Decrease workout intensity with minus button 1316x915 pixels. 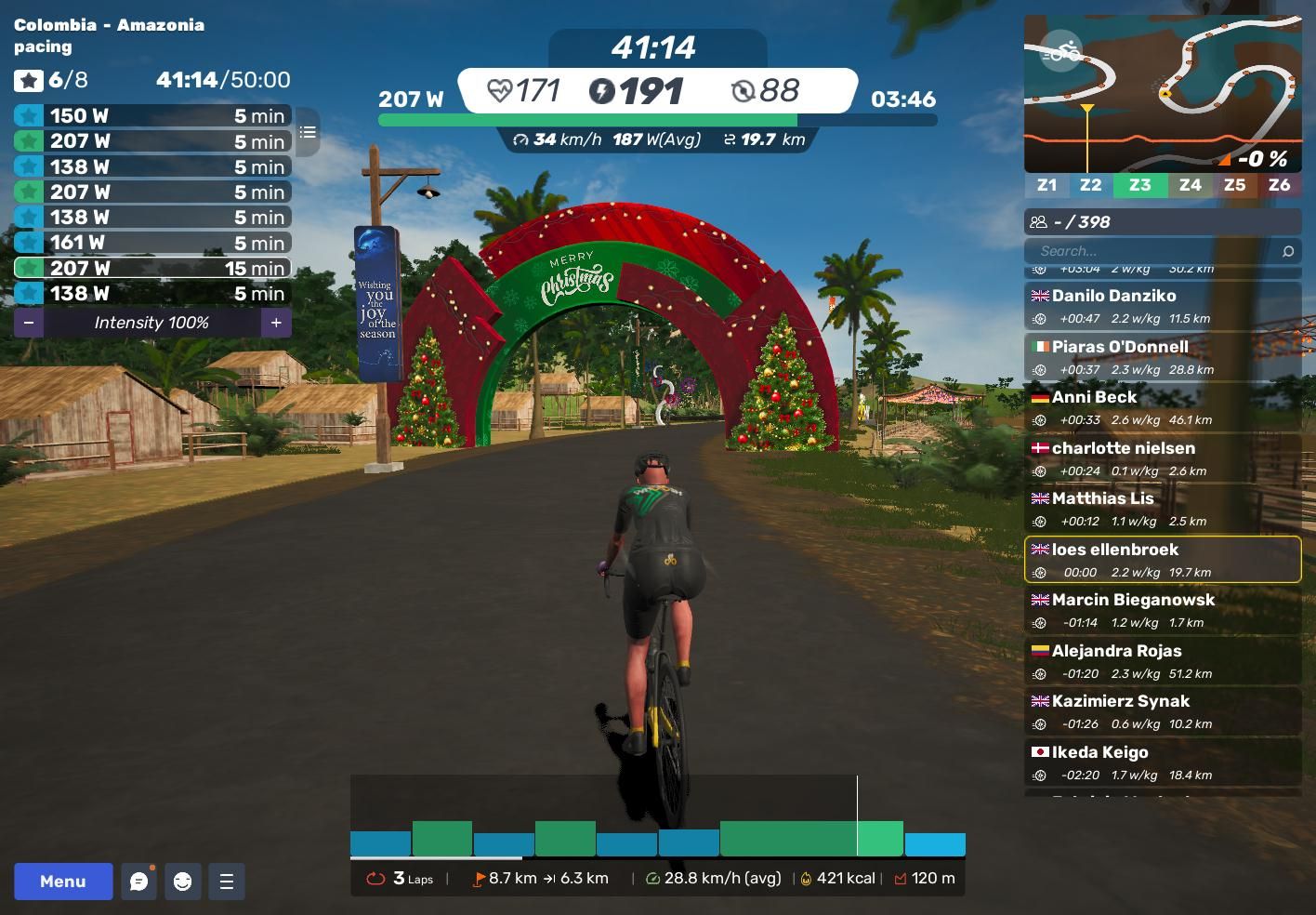point(29,323)
